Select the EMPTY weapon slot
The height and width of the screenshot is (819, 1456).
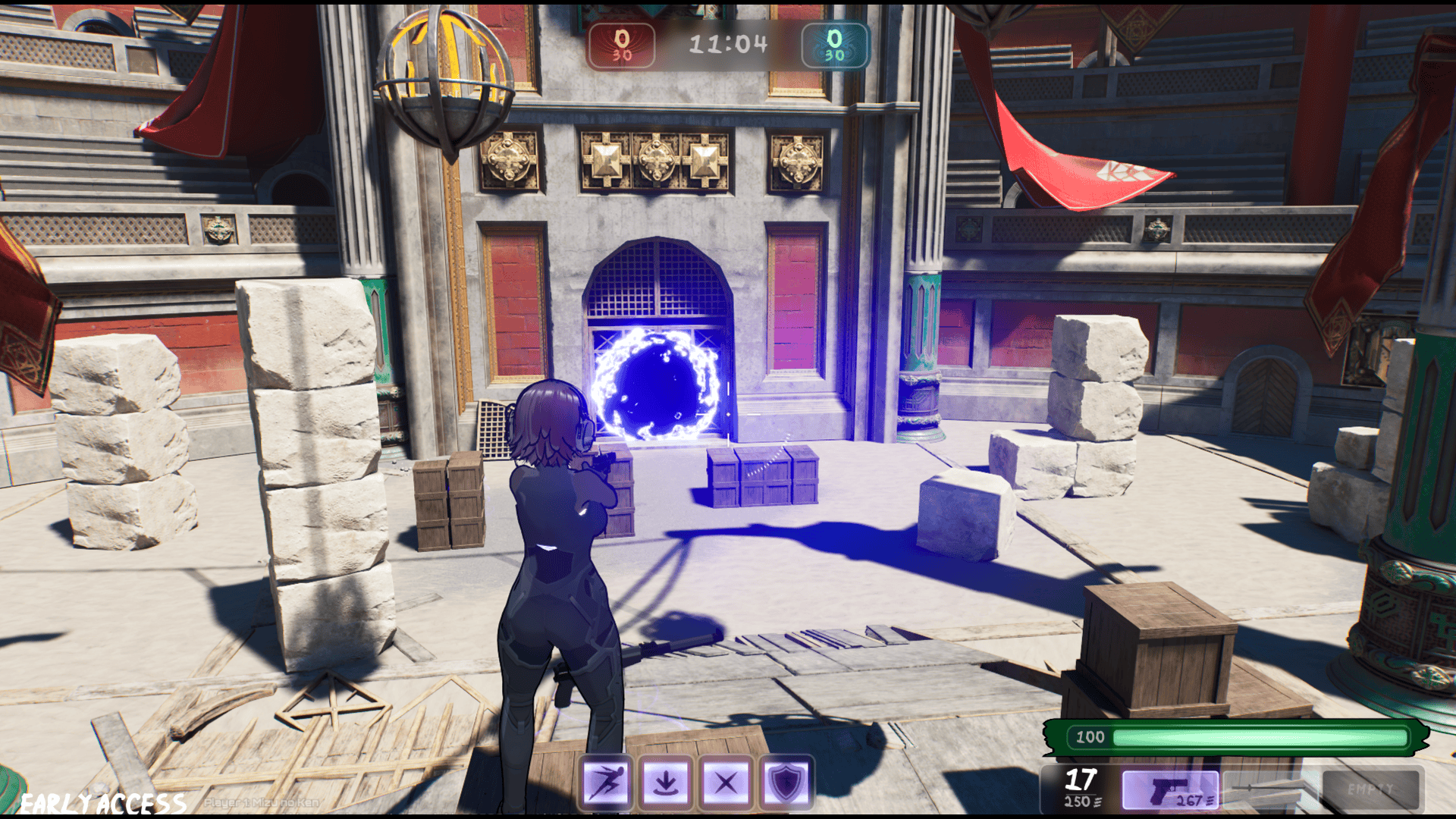[x=1371, y=789]
